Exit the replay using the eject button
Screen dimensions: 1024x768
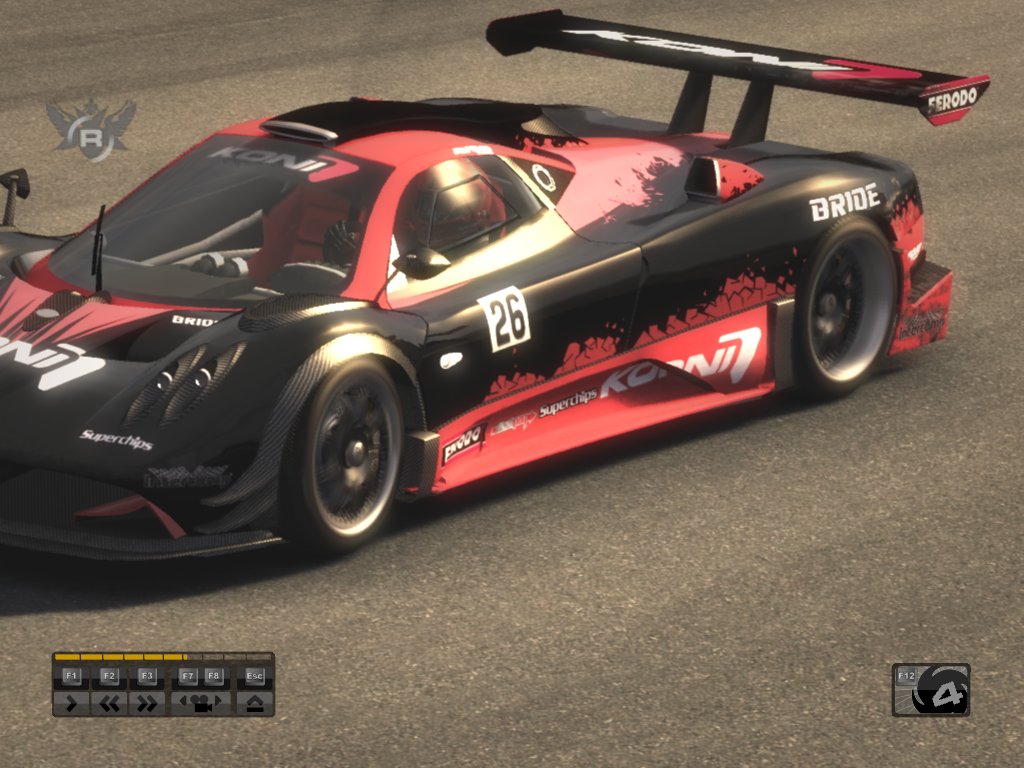click(x=254, y=703)
